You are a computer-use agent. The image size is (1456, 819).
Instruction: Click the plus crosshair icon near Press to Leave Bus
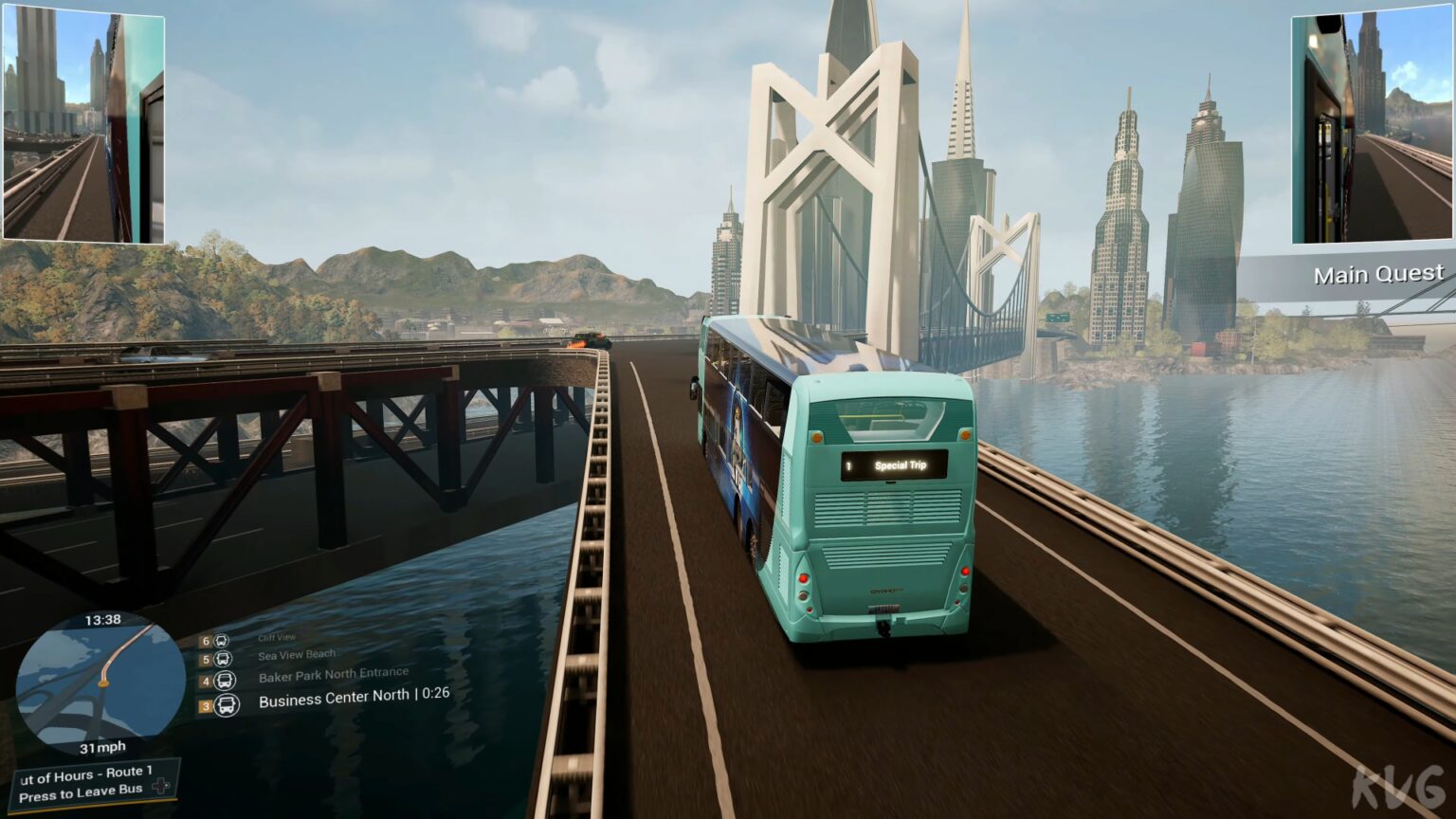click(x=161, y=785)
